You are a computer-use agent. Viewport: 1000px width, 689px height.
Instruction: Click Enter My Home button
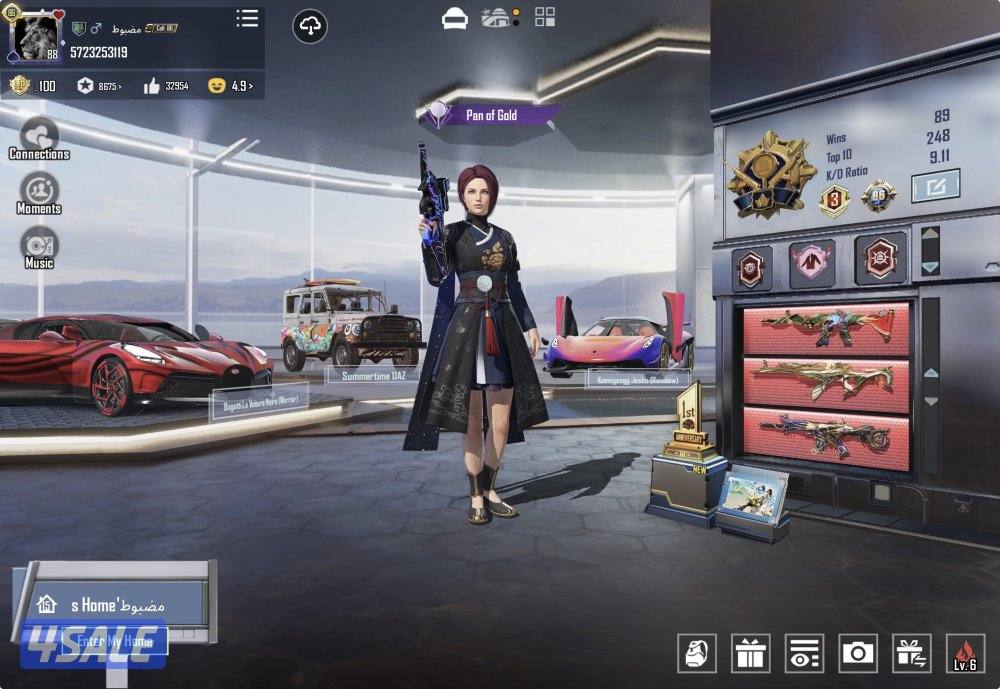tap(114, 641)
